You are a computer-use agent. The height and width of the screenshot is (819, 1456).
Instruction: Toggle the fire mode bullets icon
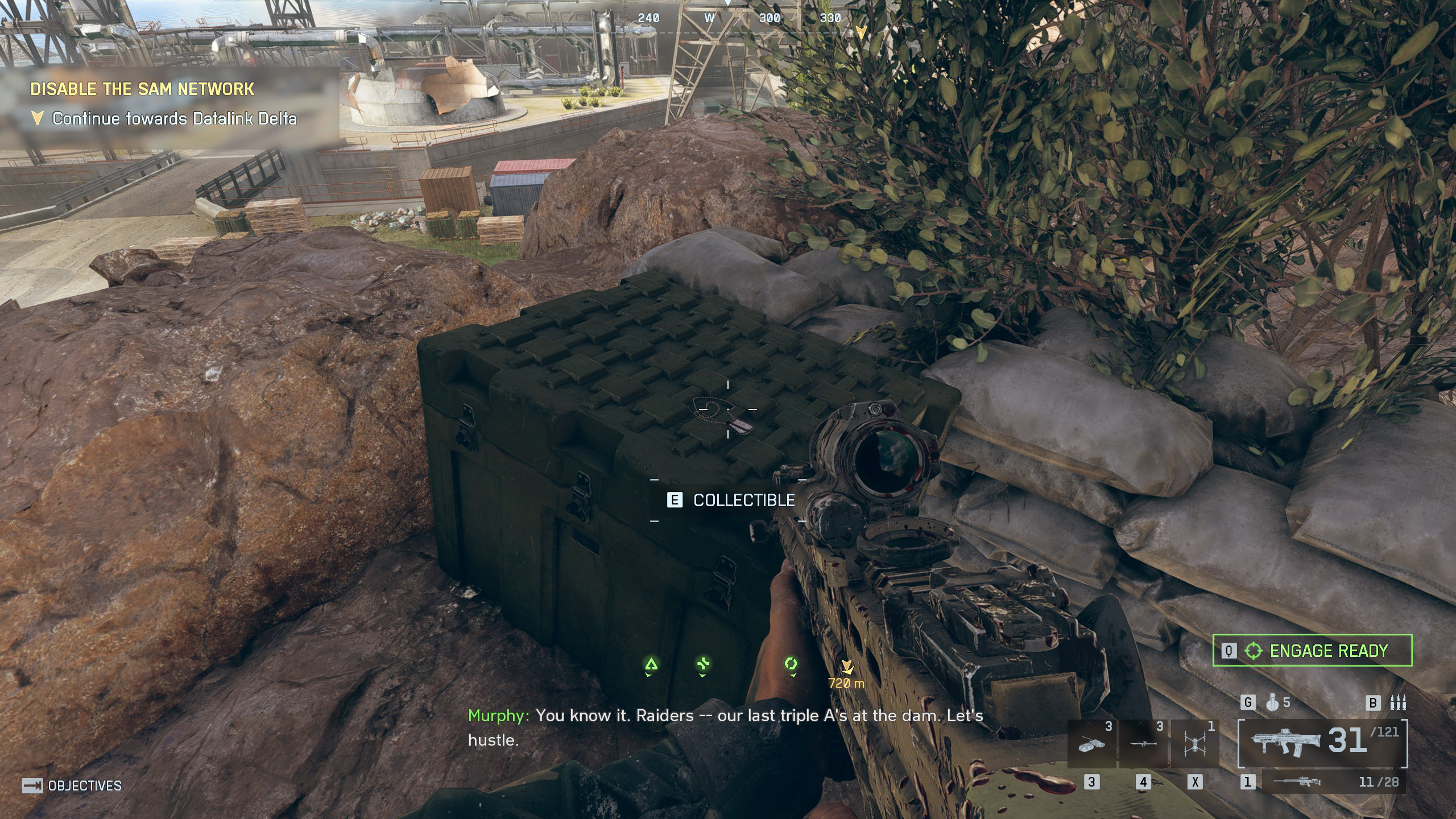[x=1397, y=703]
